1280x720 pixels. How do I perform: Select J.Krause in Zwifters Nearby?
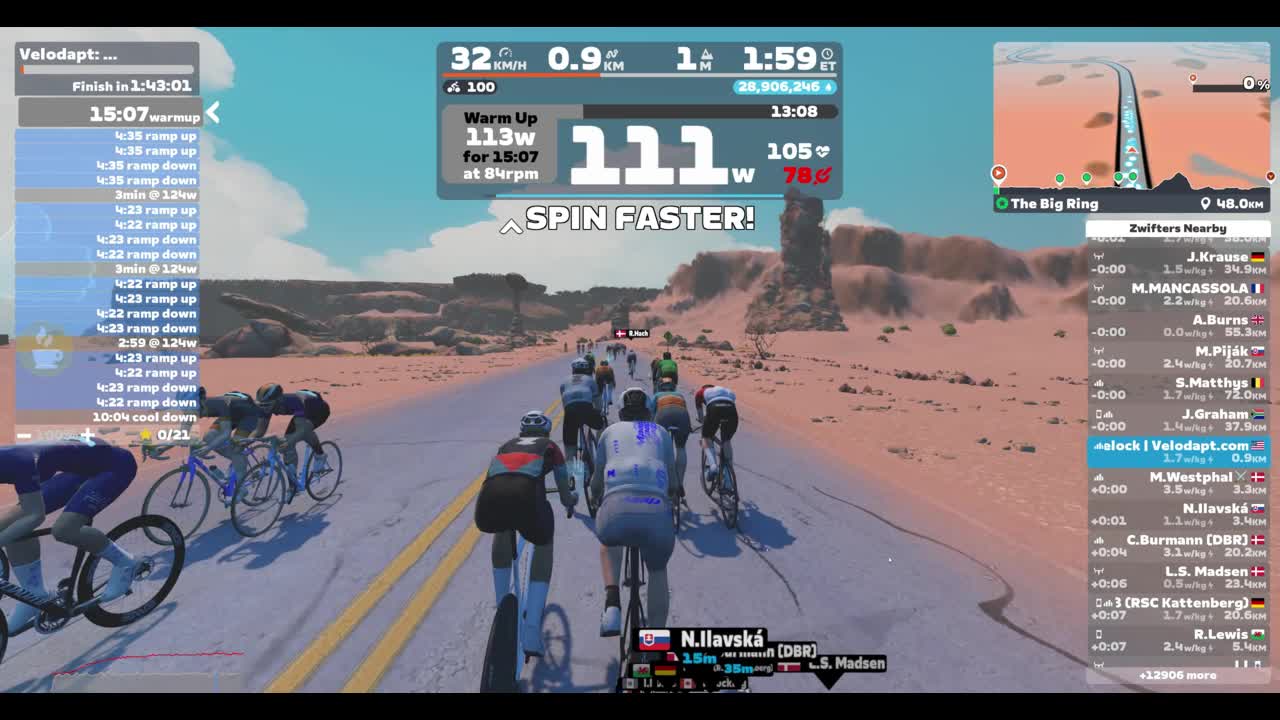pos(1177,263)
